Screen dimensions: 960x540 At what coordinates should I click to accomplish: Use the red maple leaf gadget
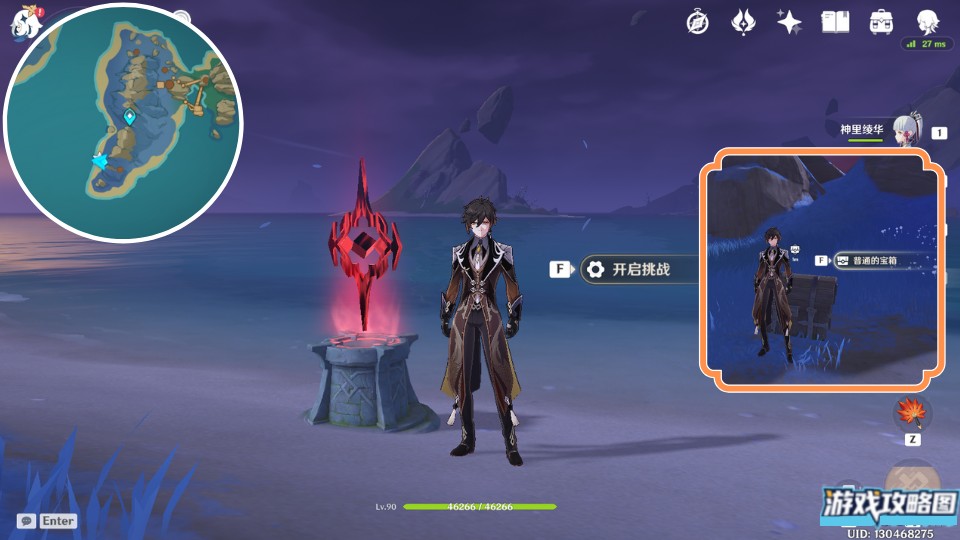tap(913, 412)
